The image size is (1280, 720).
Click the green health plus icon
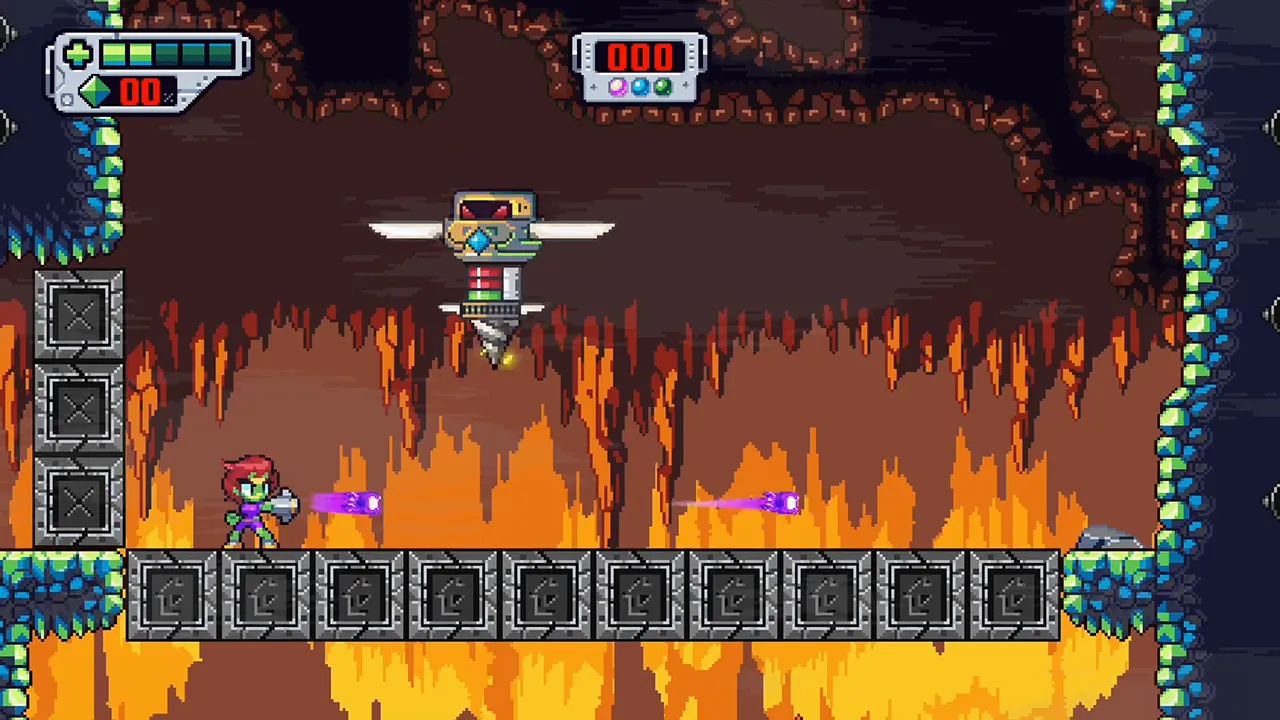coord(78,54)
